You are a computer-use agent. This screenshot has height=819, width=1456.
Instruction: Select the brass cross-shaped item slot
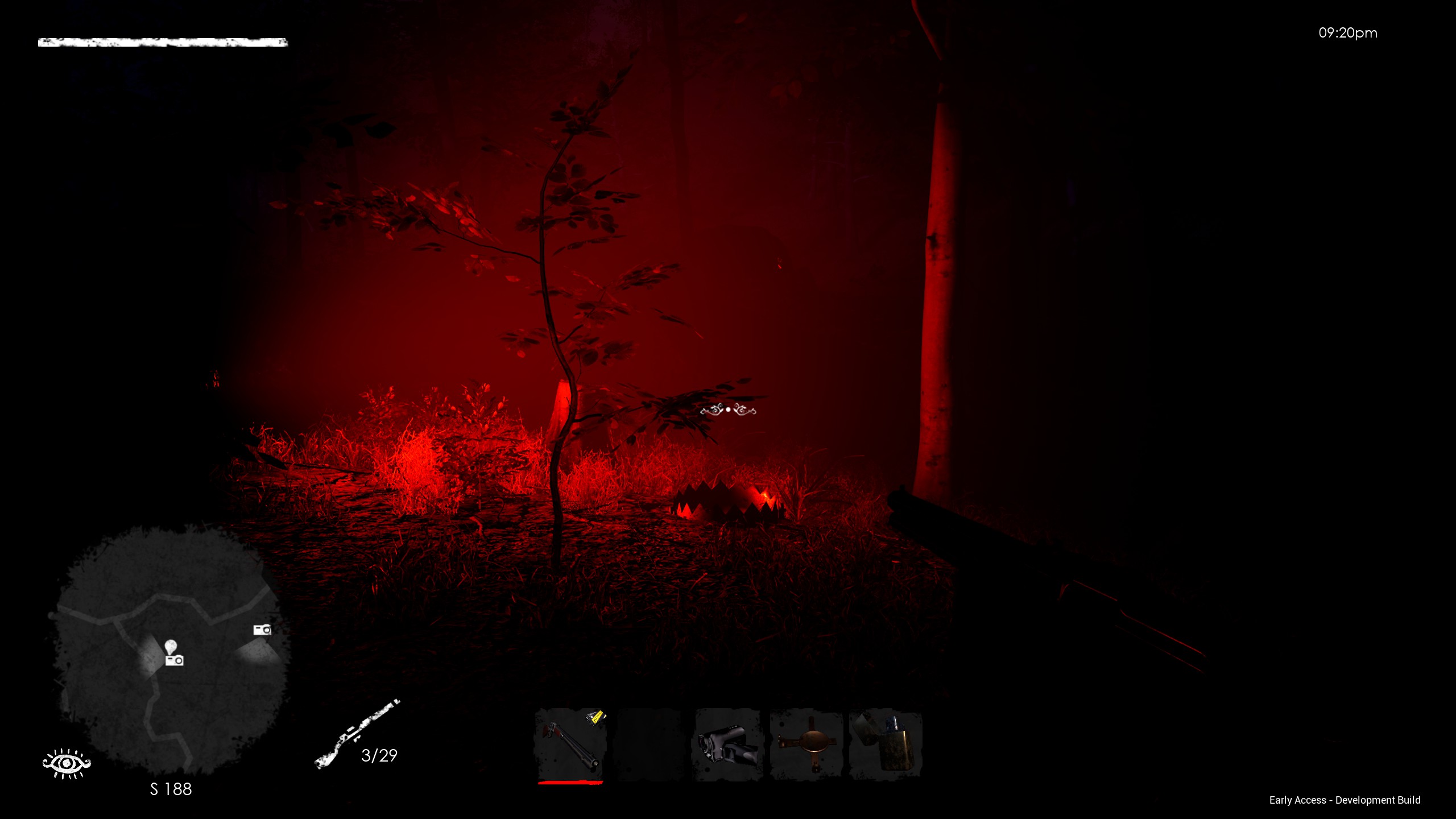pyautogui.click(x=806, y=744)
